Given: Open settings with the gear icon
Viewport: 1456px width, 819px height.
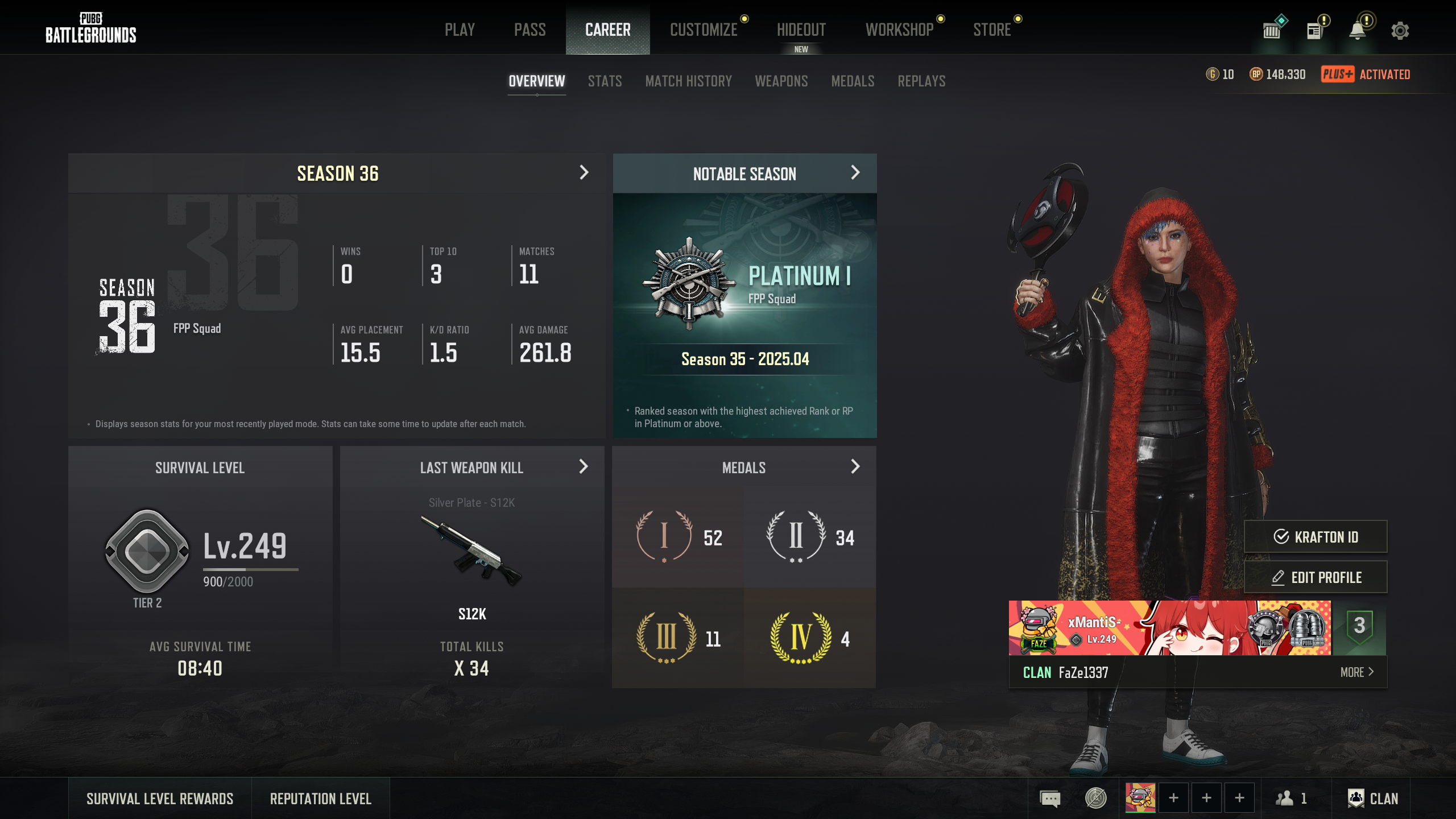Looking at the screenshot, I should point(1400,31).
